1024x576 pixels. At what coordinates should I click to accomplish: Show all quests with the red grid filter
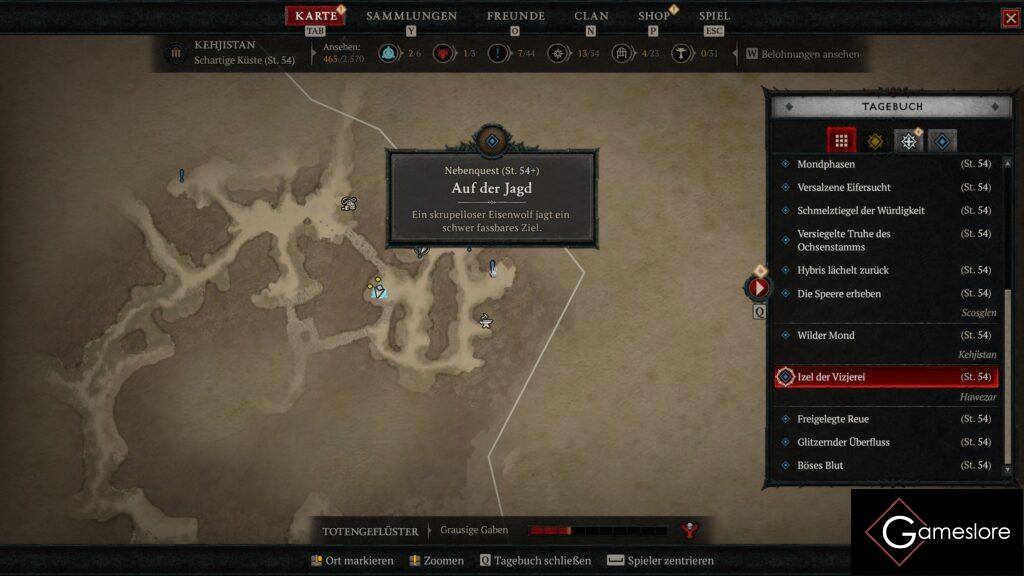point(841,141)
